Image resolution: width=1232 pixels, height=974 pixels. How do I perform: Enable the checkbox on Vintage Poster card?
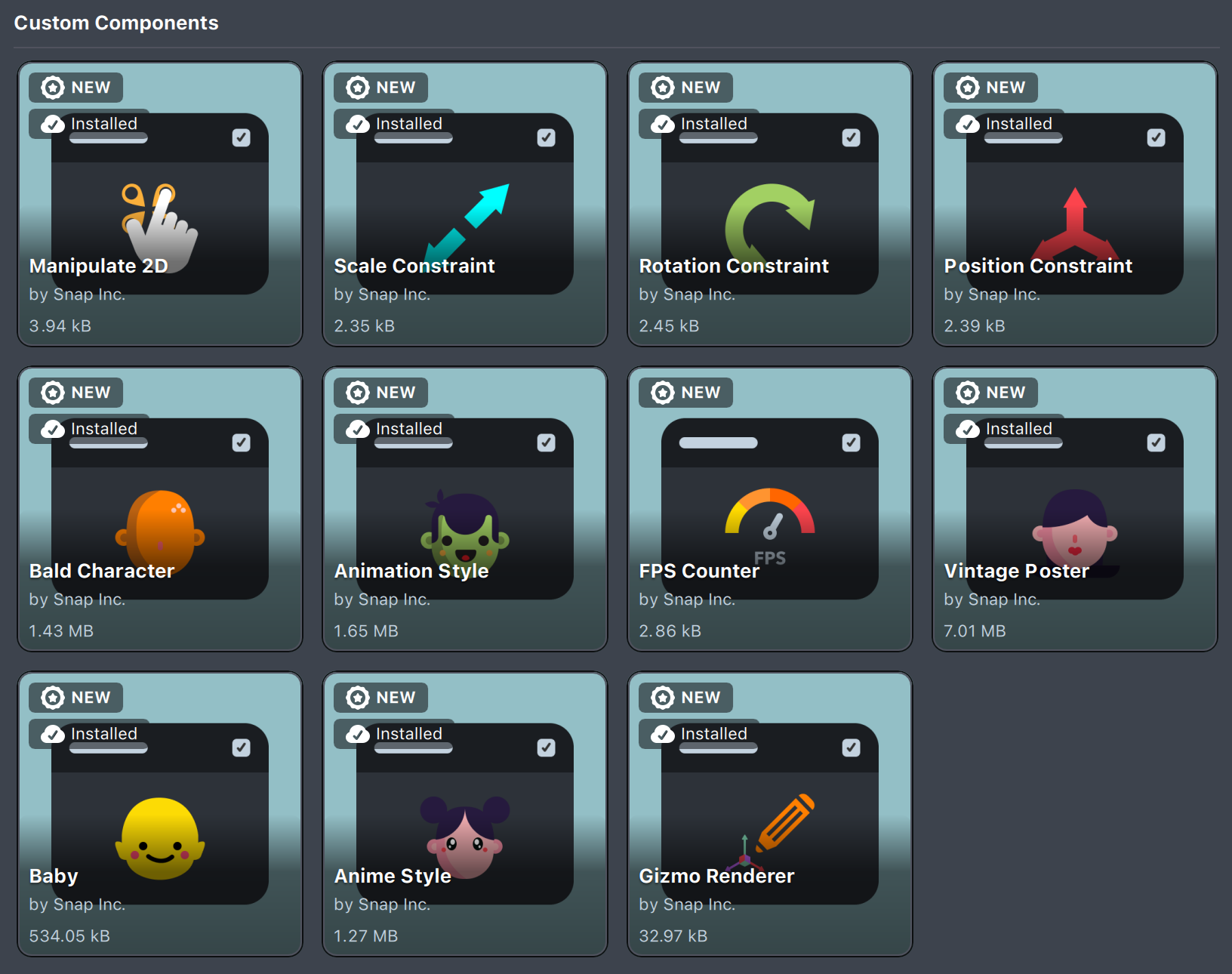[x=1156, y=442]
